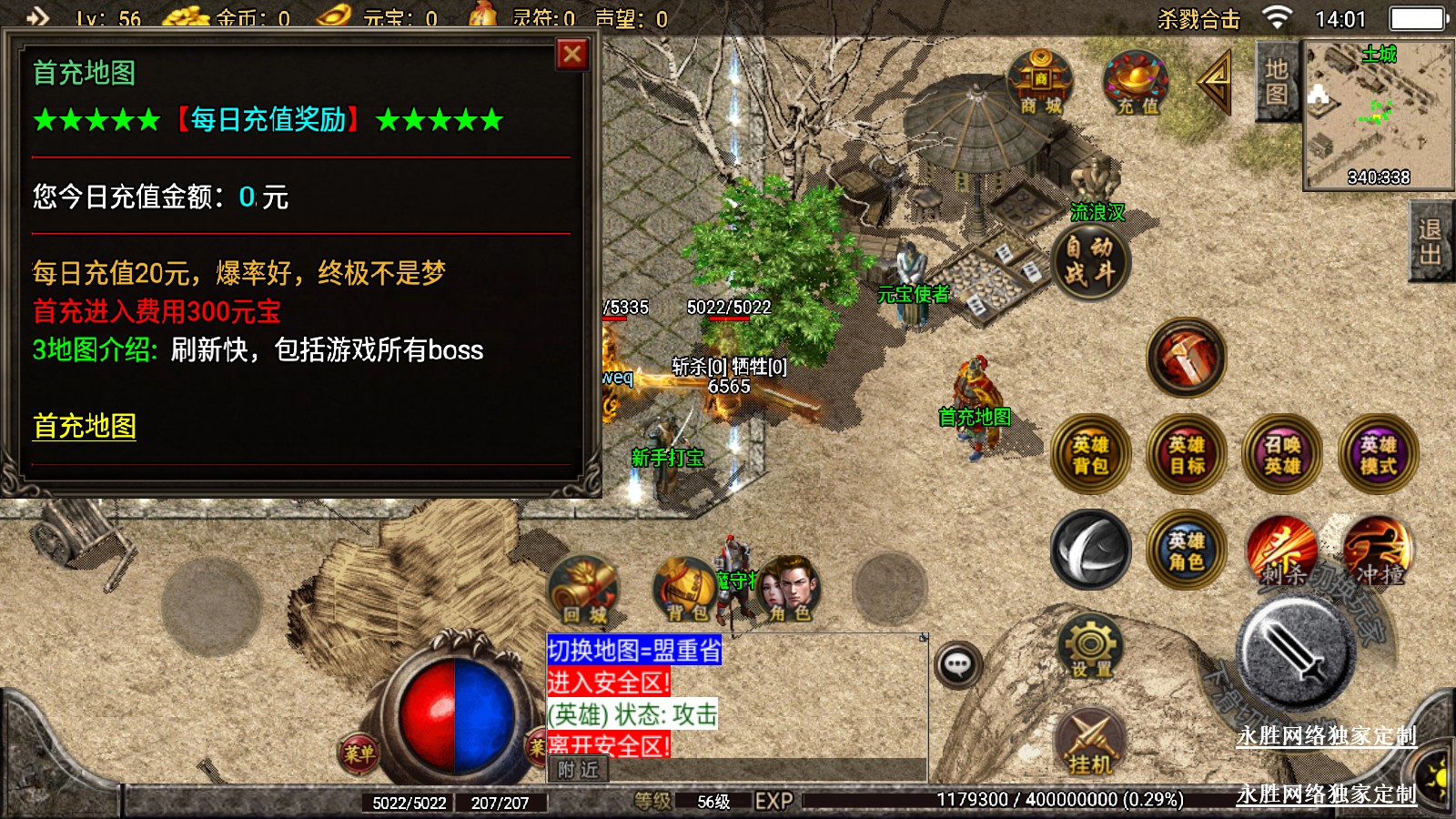Open the 设置 settings gear
Image resolution: width=1456 pixels, height=819 pixels.
tap(1090, 647)
